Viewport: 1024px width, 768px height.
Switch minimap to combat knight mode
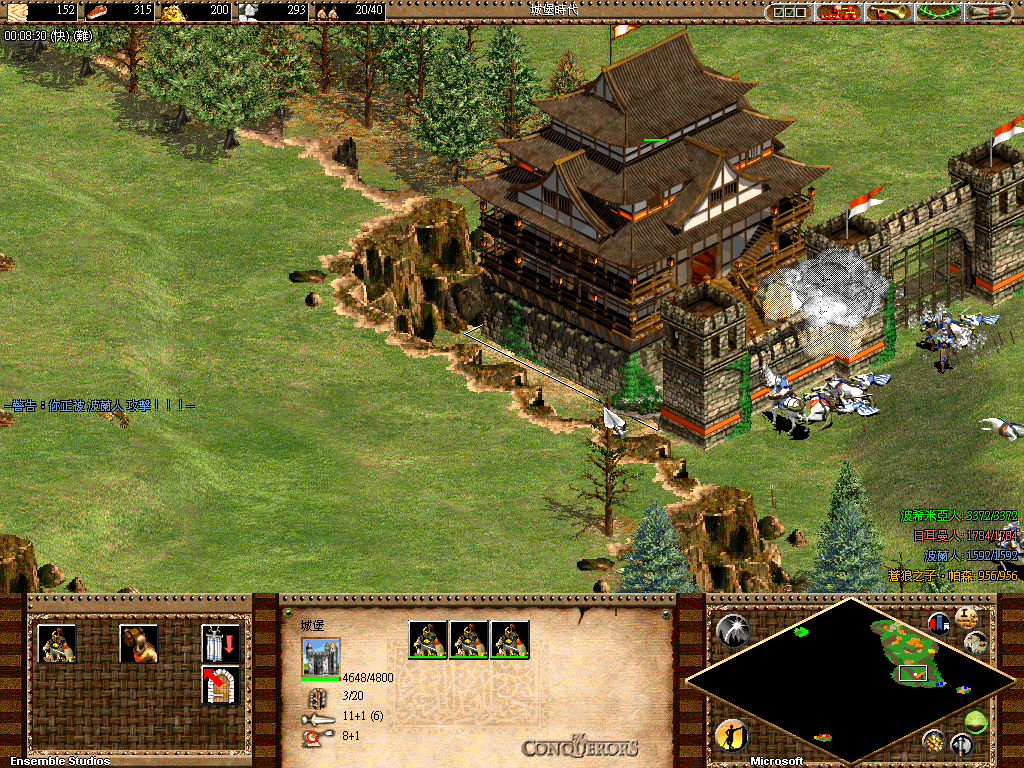[x=962, y=744]
